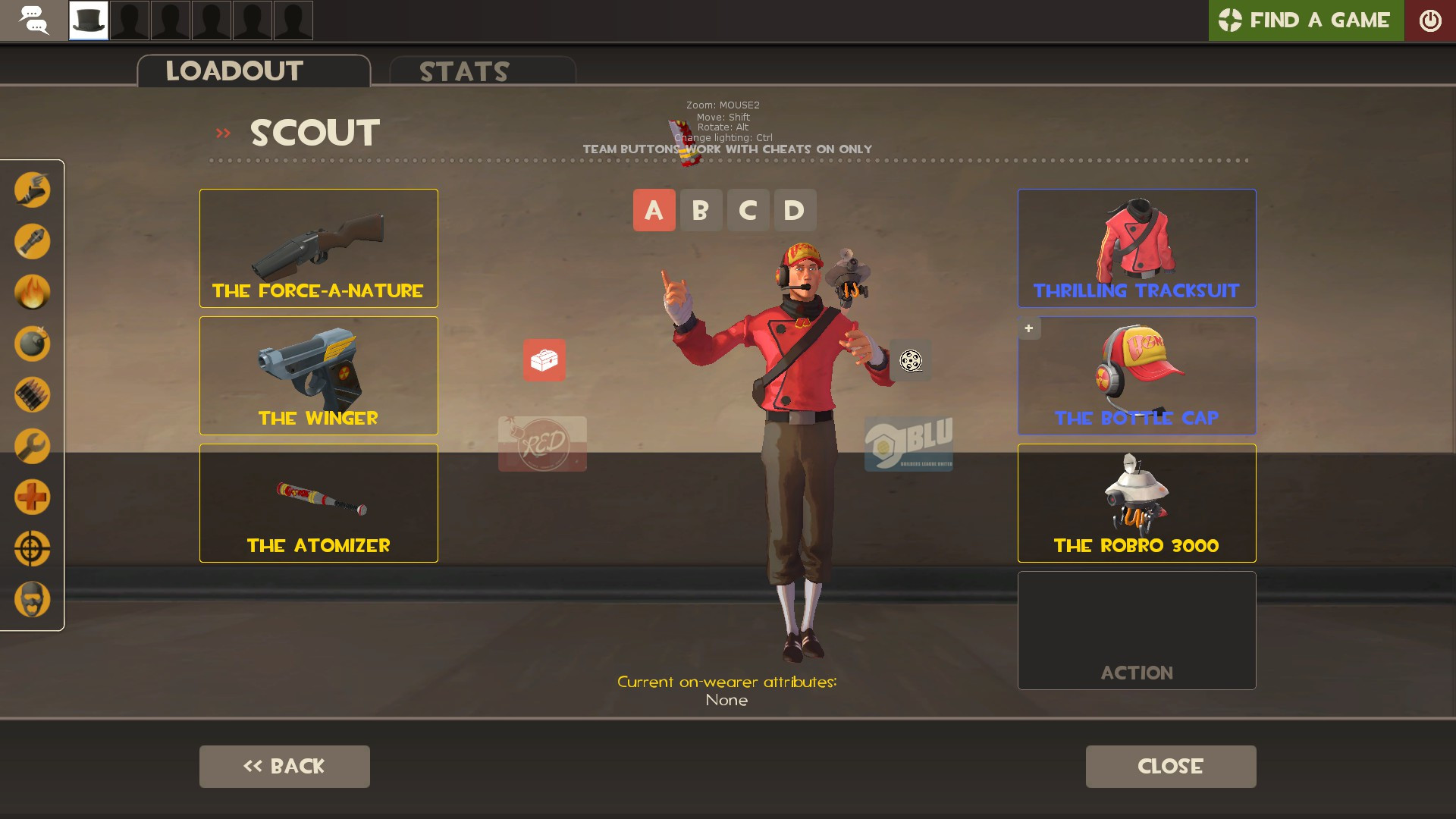
Task: Switch to the Sniper crosshair icon
Action: pos(32,548)
